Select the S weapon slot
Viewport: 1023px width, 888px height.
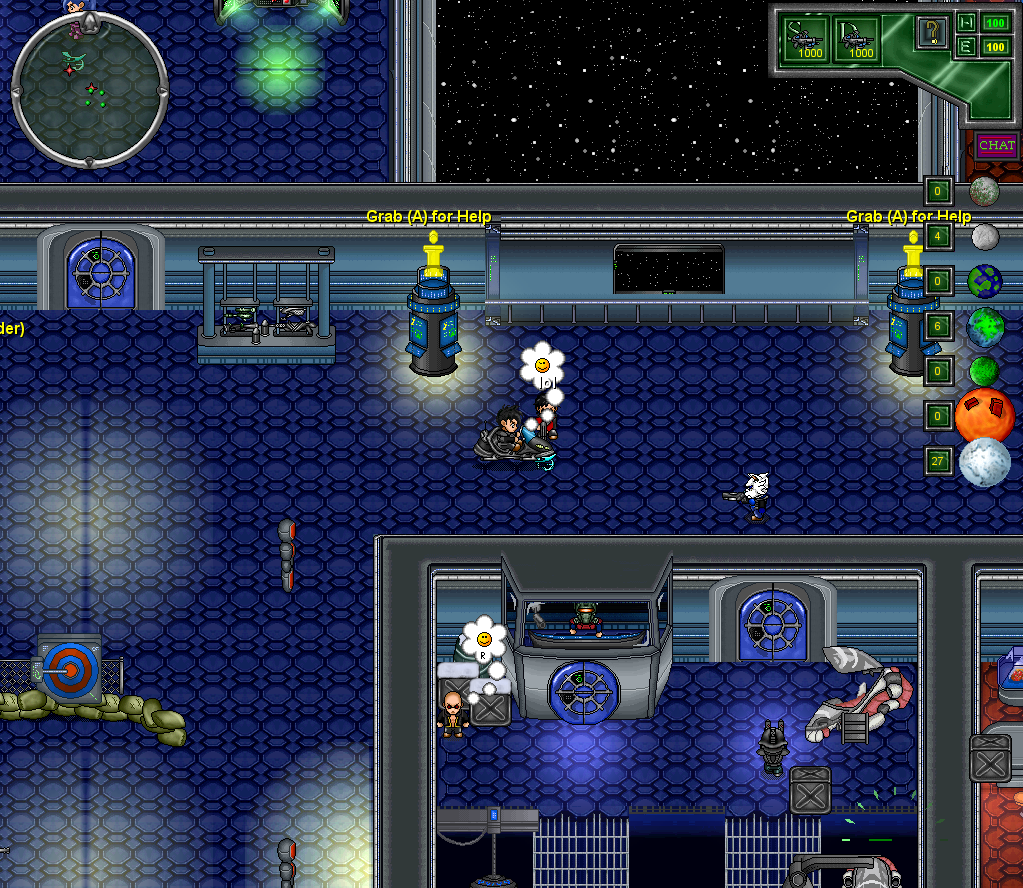[805, 39]
